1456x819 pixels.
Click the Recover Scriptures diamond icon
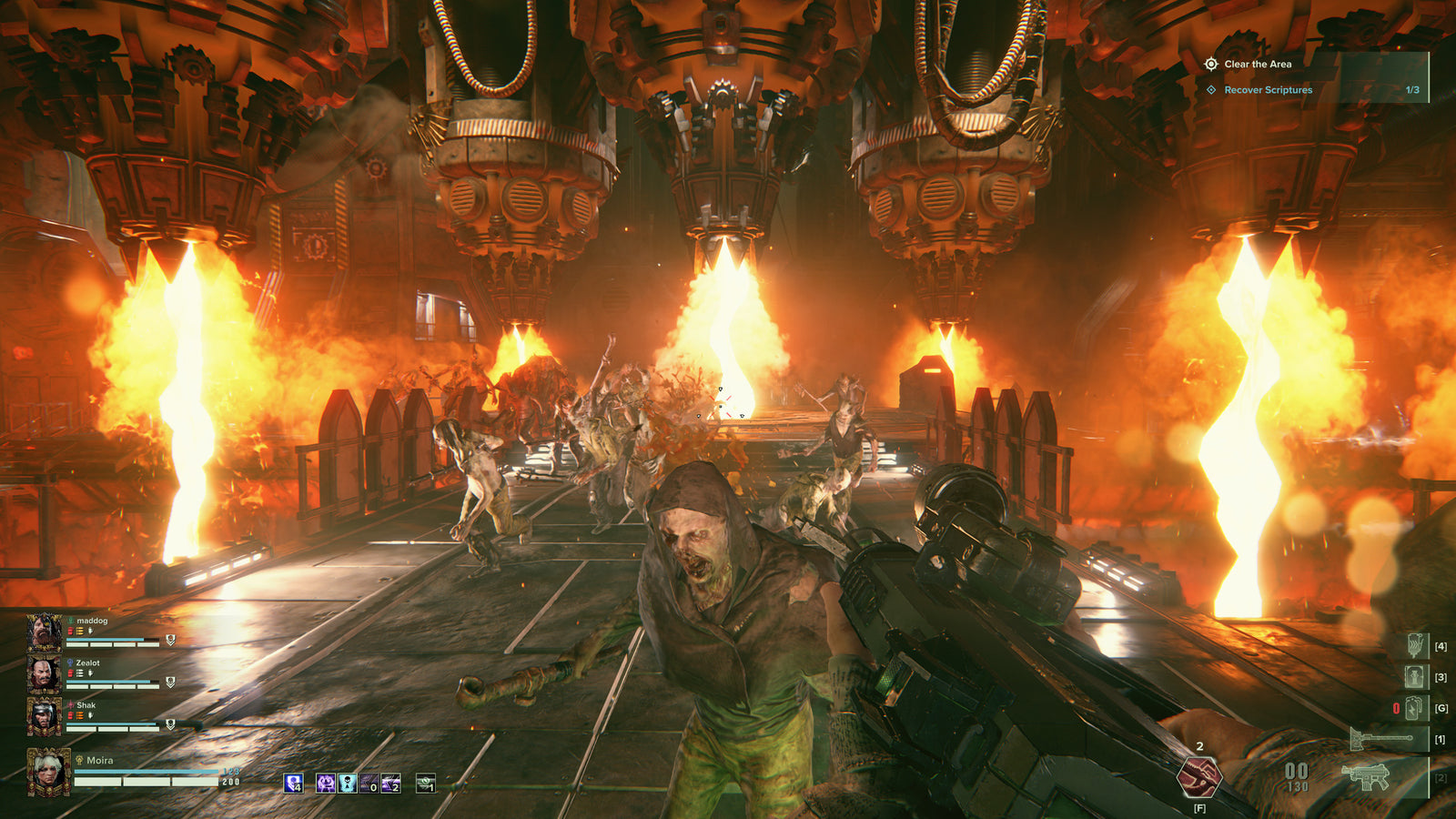click(x=1210, y=91)
